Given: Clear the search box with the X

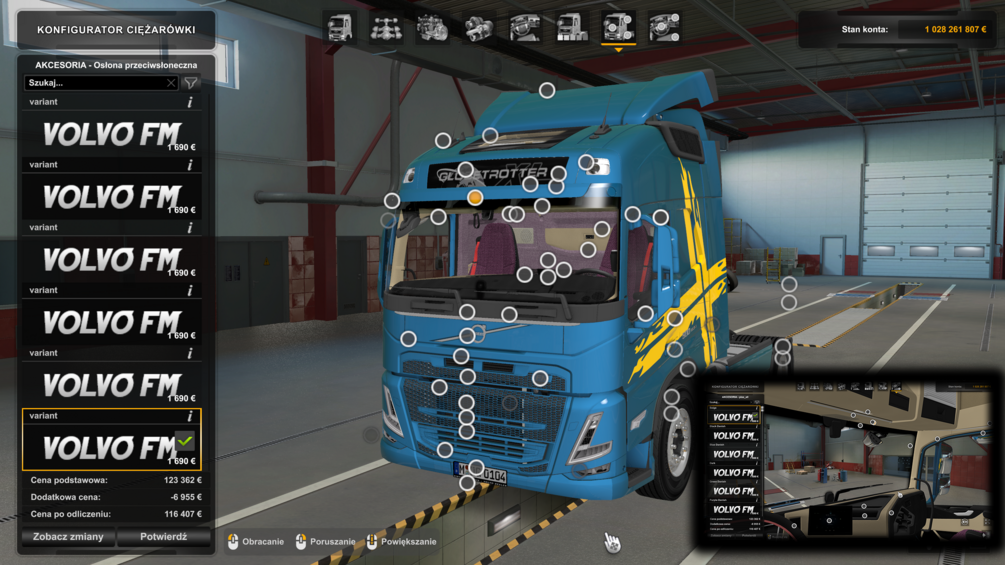Looking at the screenshot, I should coord(171,83).
